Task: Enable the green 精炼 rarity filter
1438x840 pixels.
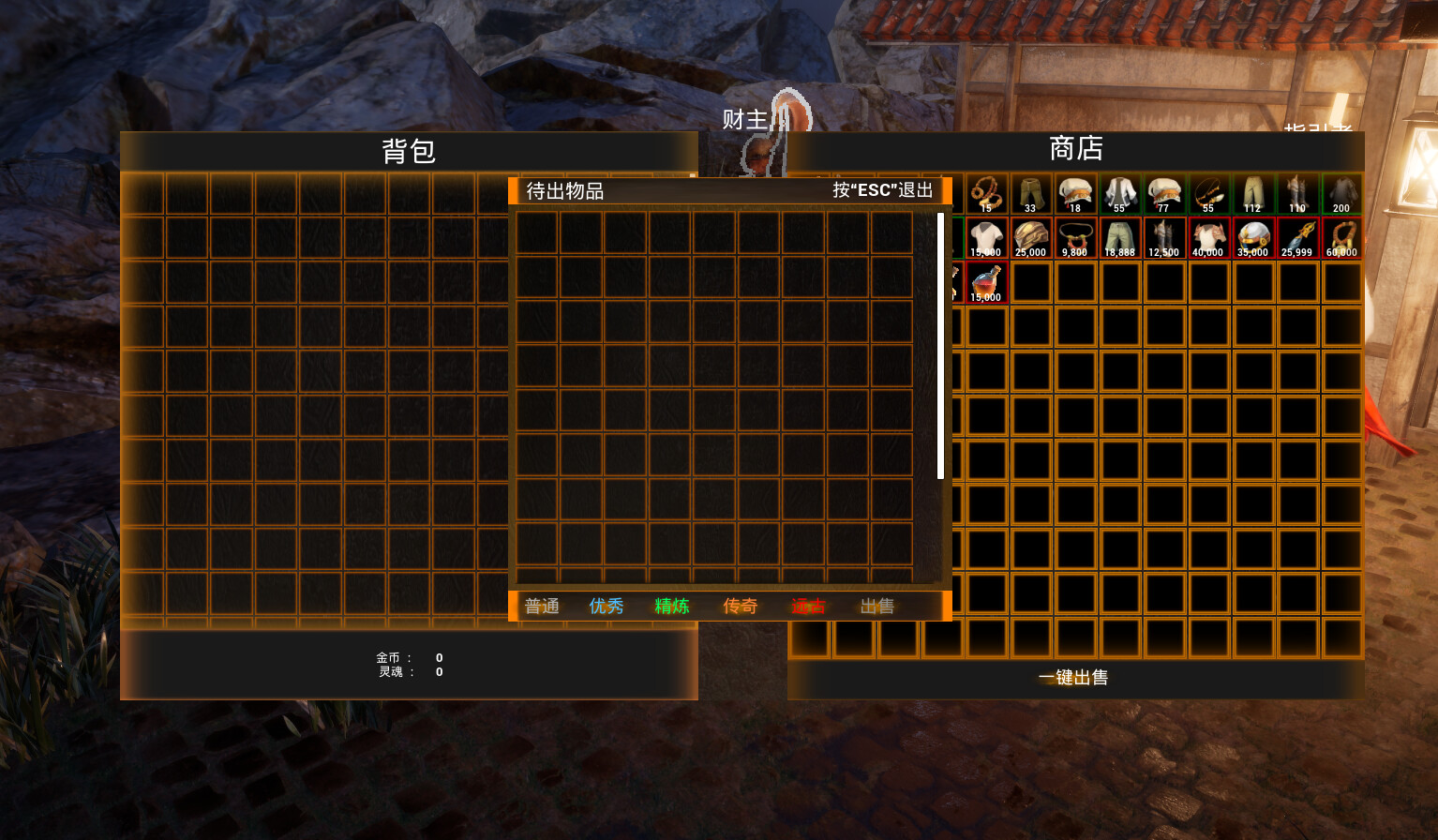Action: [x=671, y=606]
